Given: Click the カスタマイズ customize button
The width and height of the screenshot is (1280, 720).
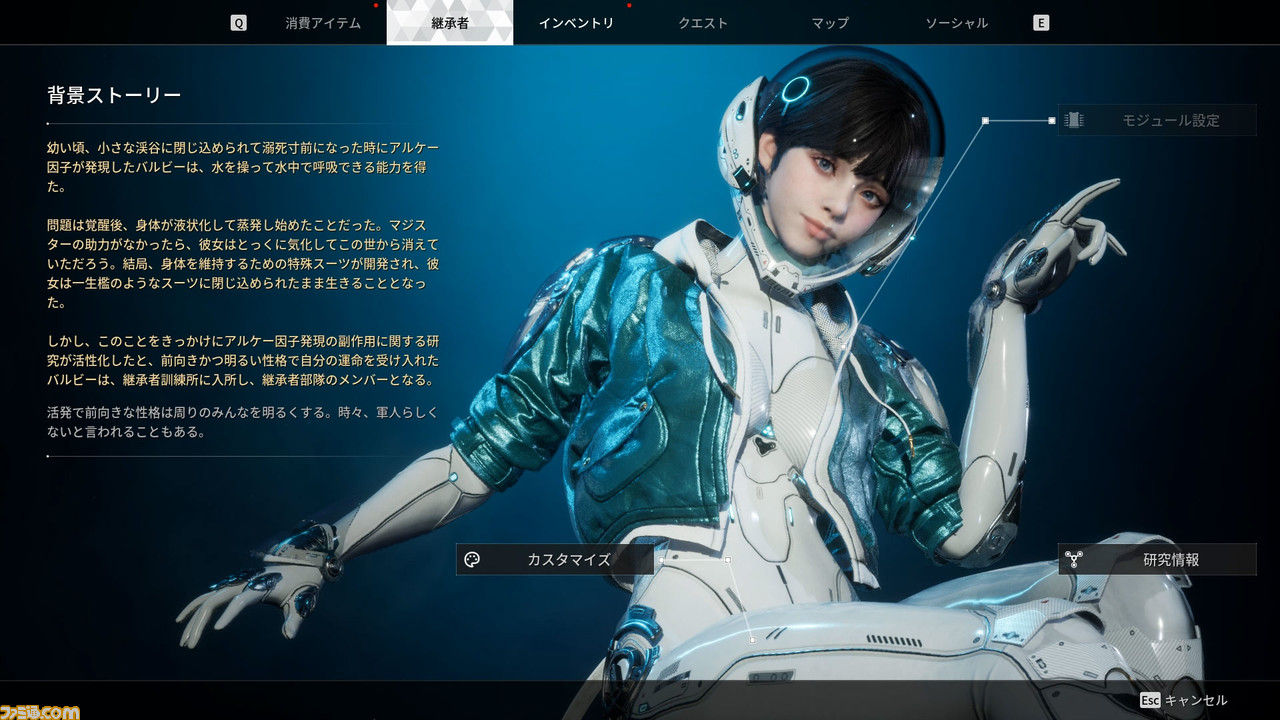Looking at the screenshot, I should pos(555,560).
